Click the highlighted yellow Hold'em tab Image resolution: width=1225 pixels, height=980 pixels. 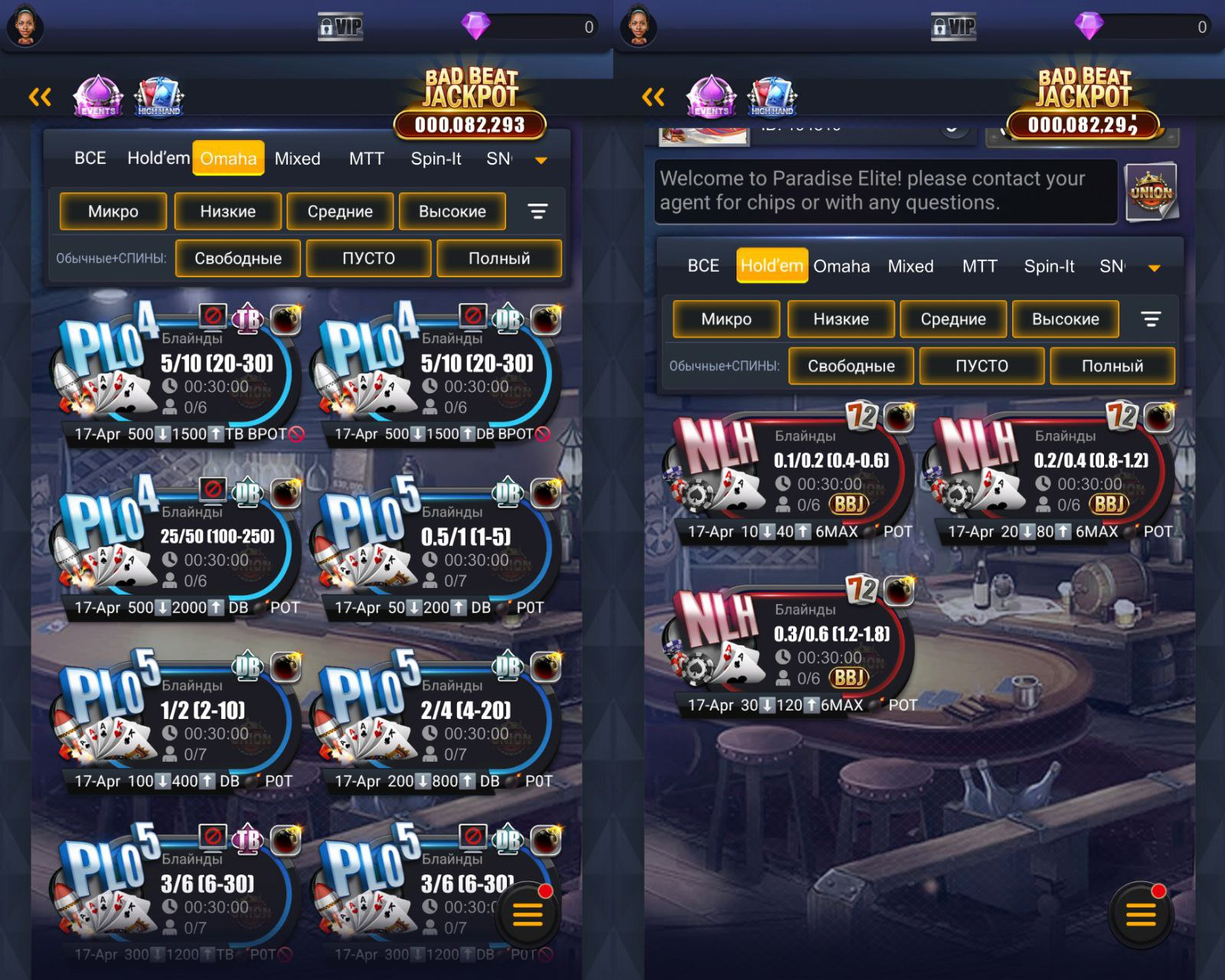pos(772,266)
